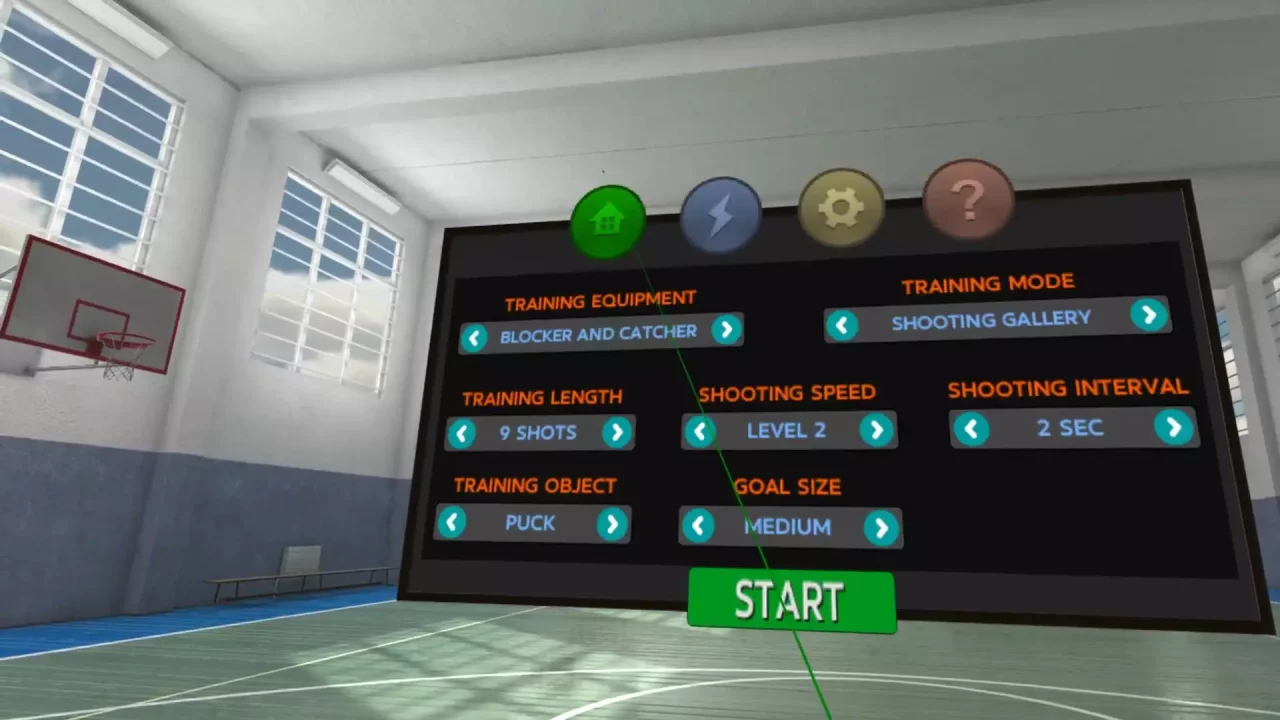The image size is (1280, 720).
Task: Increase Shooting Interval above 2 seconds
Action: coord(1174,427)
